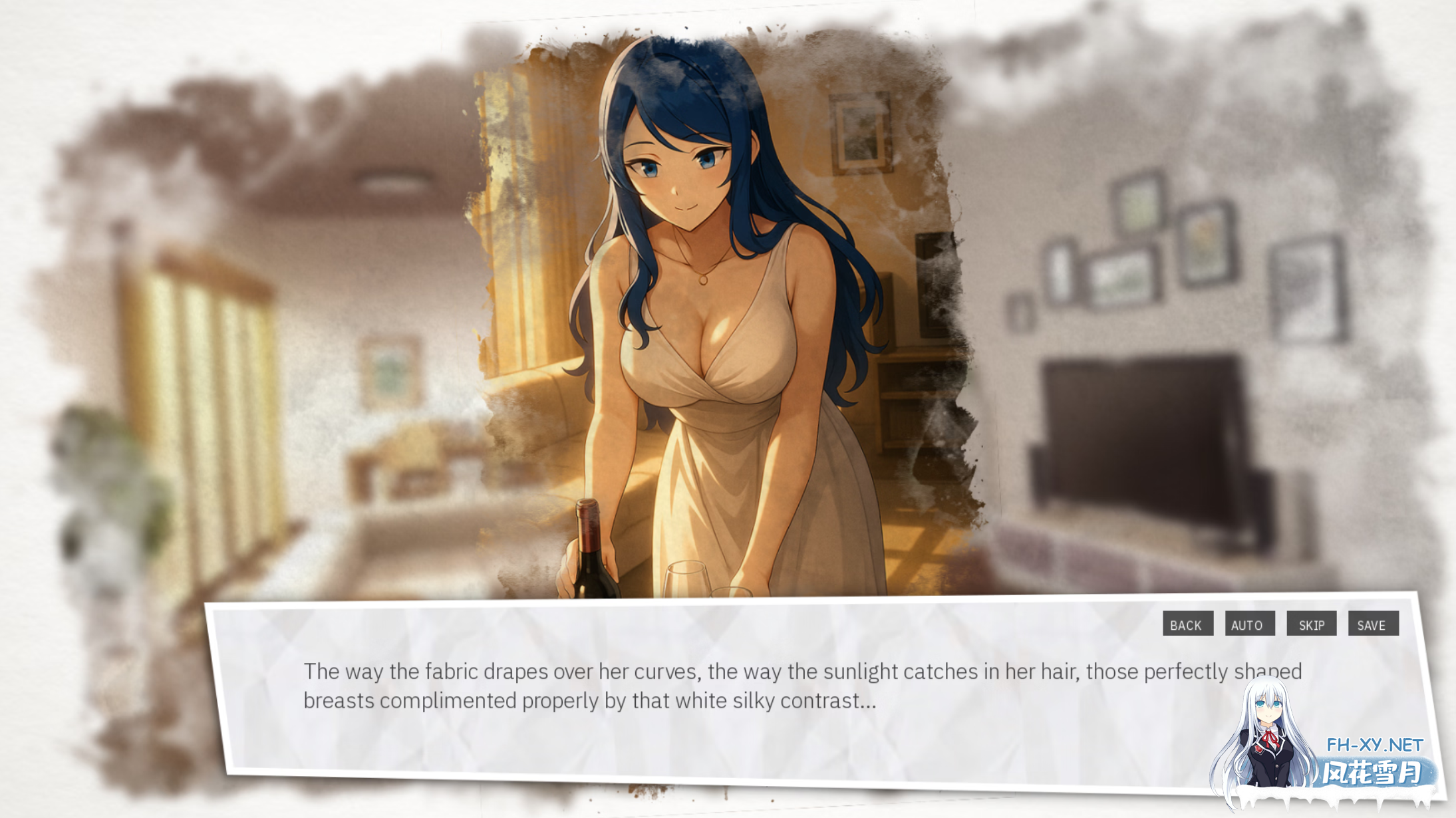This screenshot has height=818, width=1456.
Task: Click the wine bottle in the character art
Action: pos(590,559)
